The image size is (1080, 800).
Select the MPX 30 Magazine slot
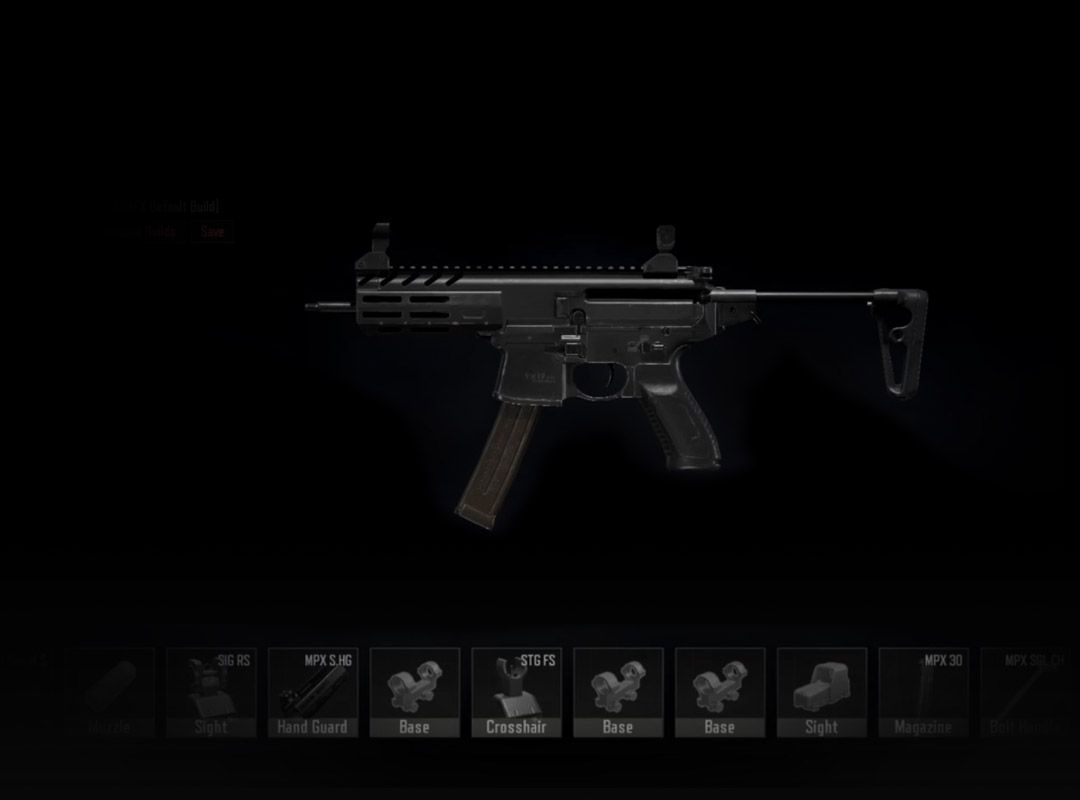point(923,692)
